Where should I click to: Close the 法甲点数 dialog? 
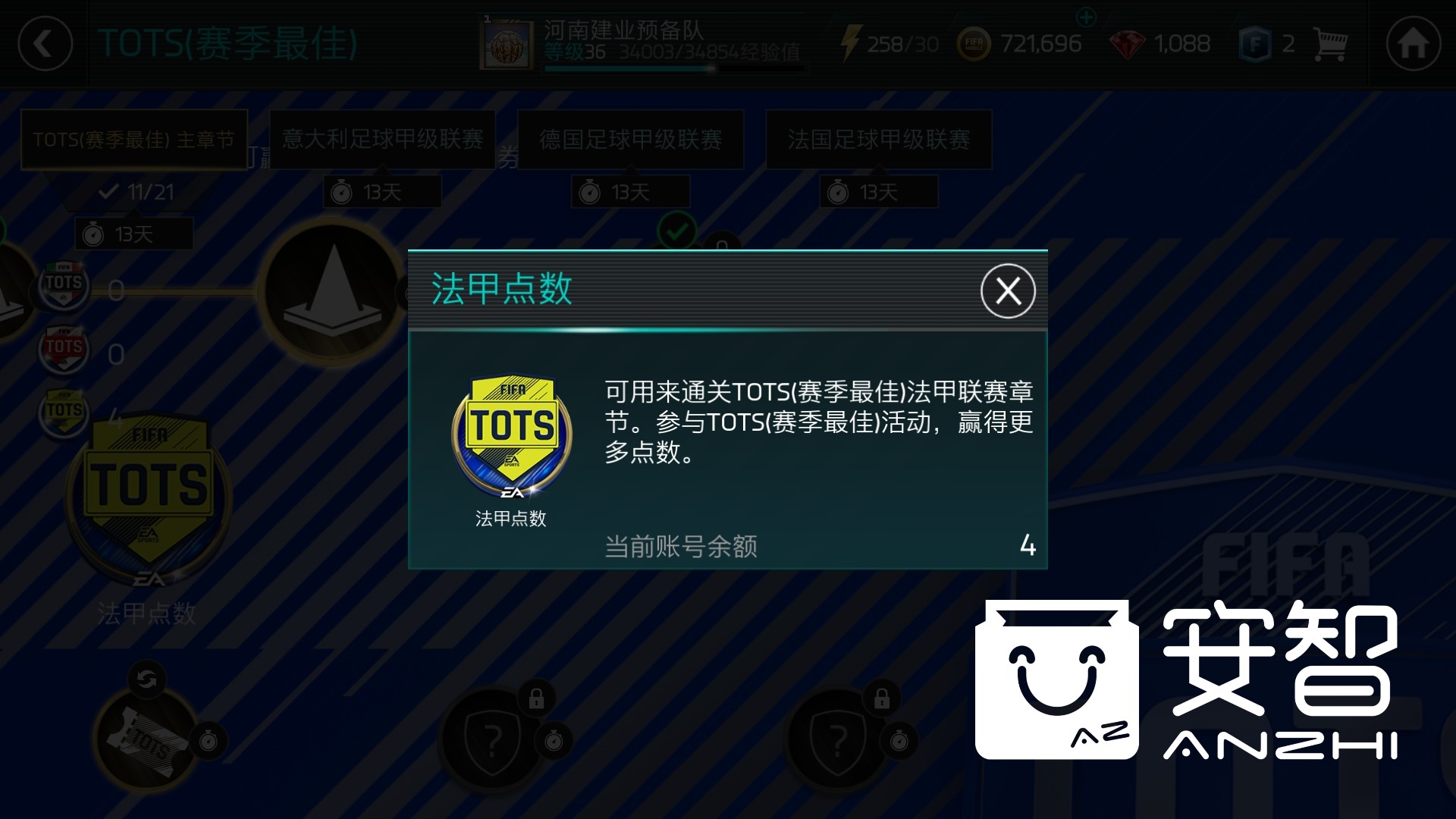(x=1008, y=290)
